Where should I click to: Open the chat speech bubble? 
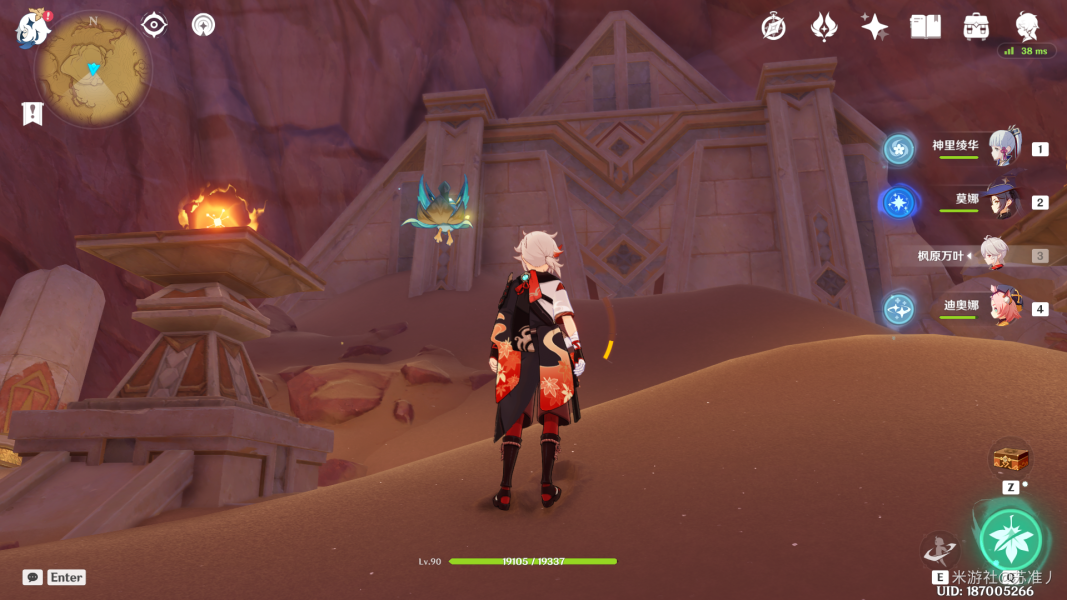(x=33, y=577)
